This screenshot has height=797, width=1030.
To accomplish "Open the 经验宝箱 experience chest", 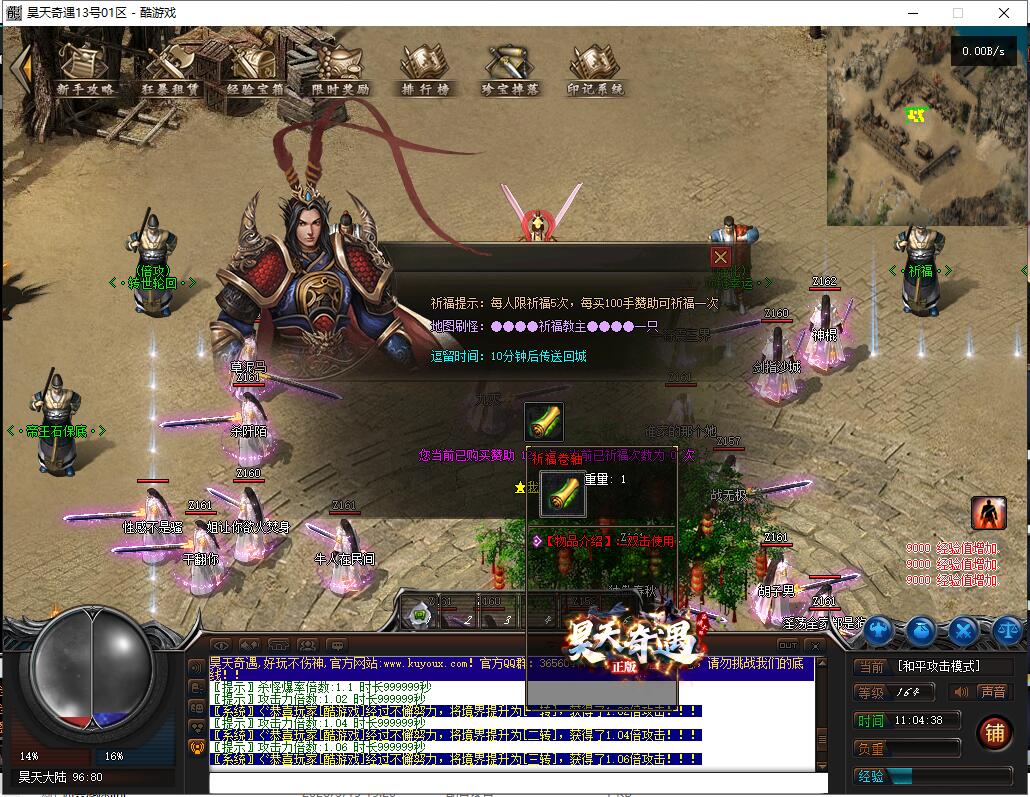I will point(255,70).
